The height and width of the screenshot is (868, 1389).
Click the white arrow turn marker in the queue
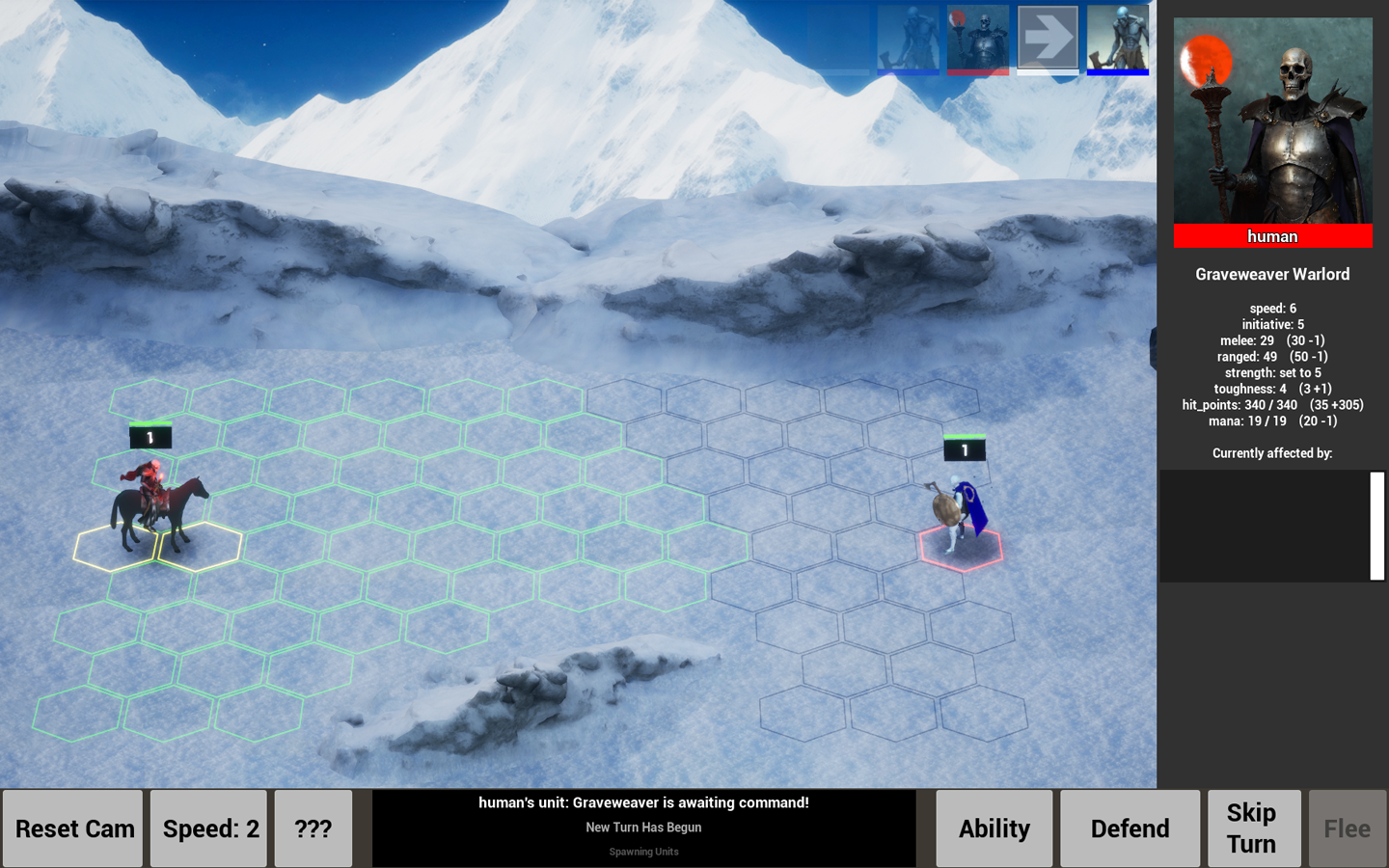pyautogui.click(x=1048, y=41)
